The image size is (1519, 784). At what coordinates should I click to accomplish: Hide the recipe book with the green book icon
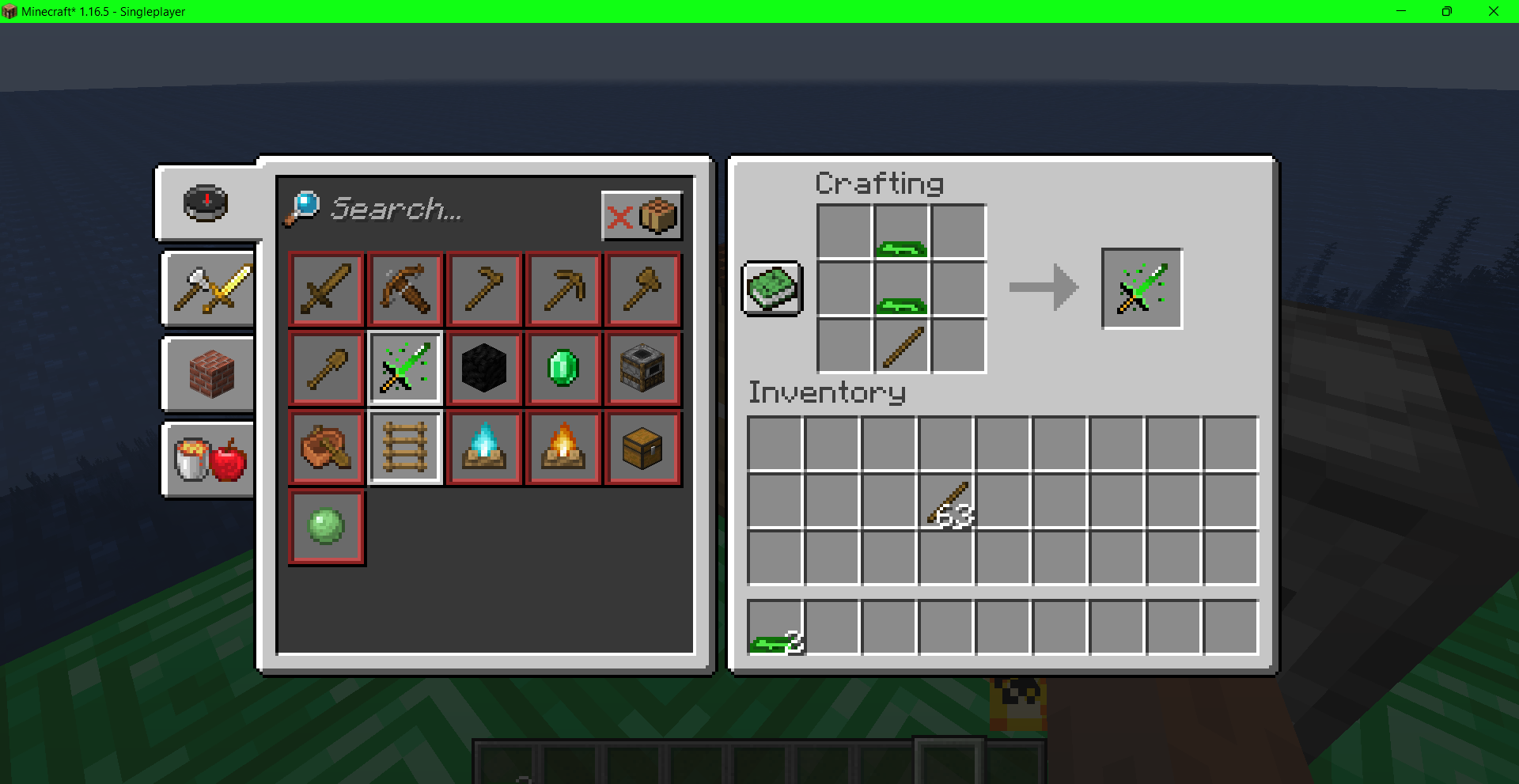pyautogui.click(x=771, y=287)
